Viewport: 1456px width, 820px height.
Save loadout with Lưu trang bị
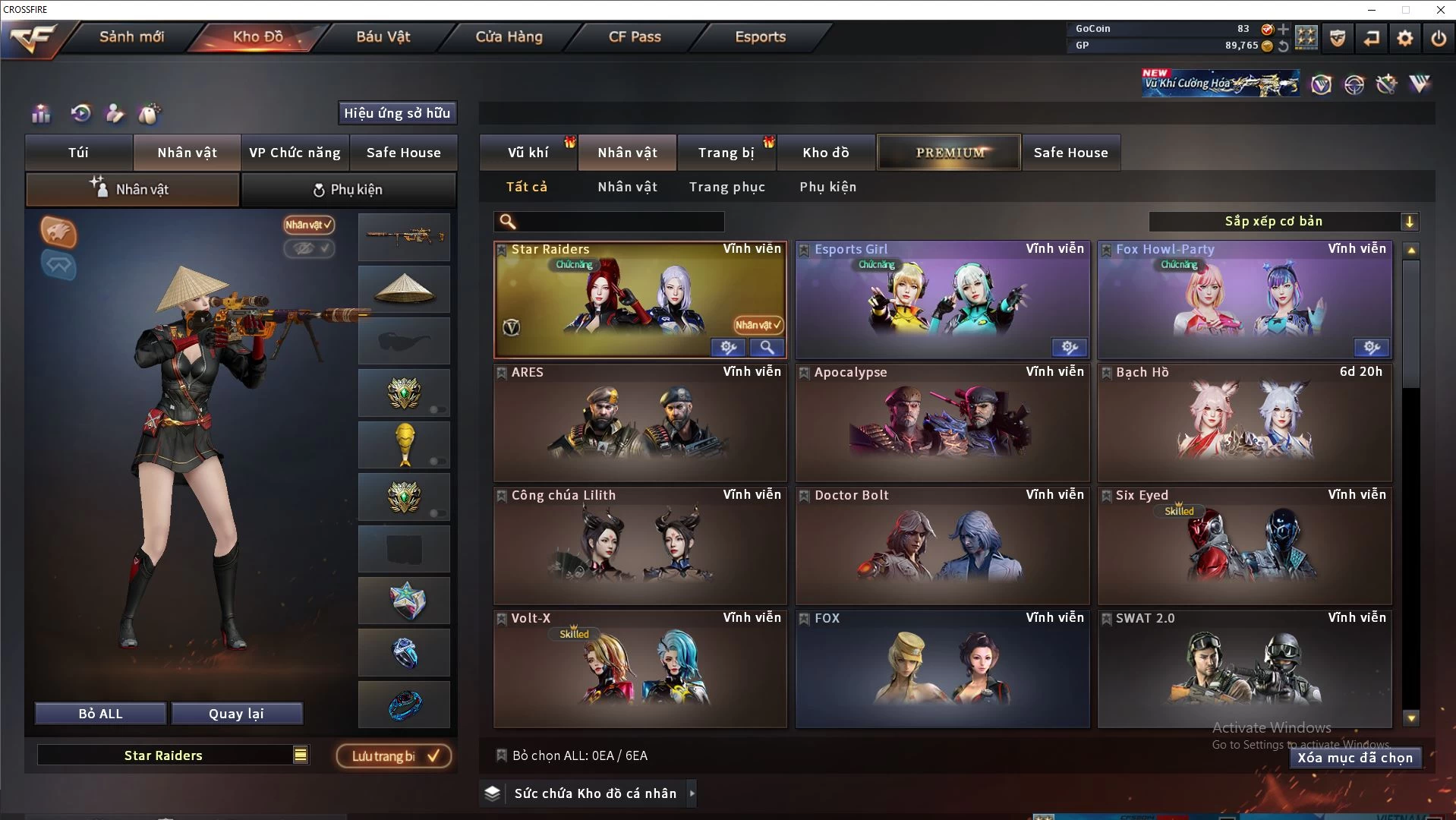point(394,756)
